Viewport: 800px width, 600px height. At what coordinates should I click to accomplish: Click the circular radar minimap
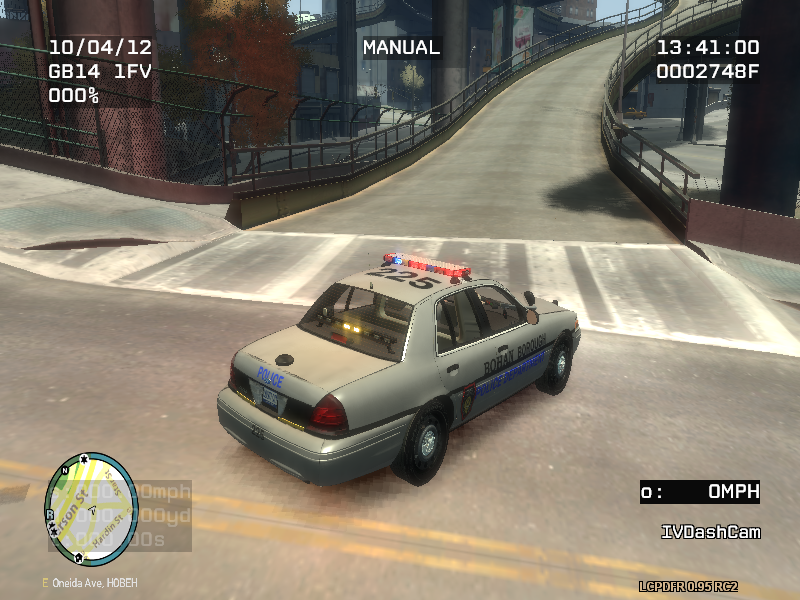91,510
